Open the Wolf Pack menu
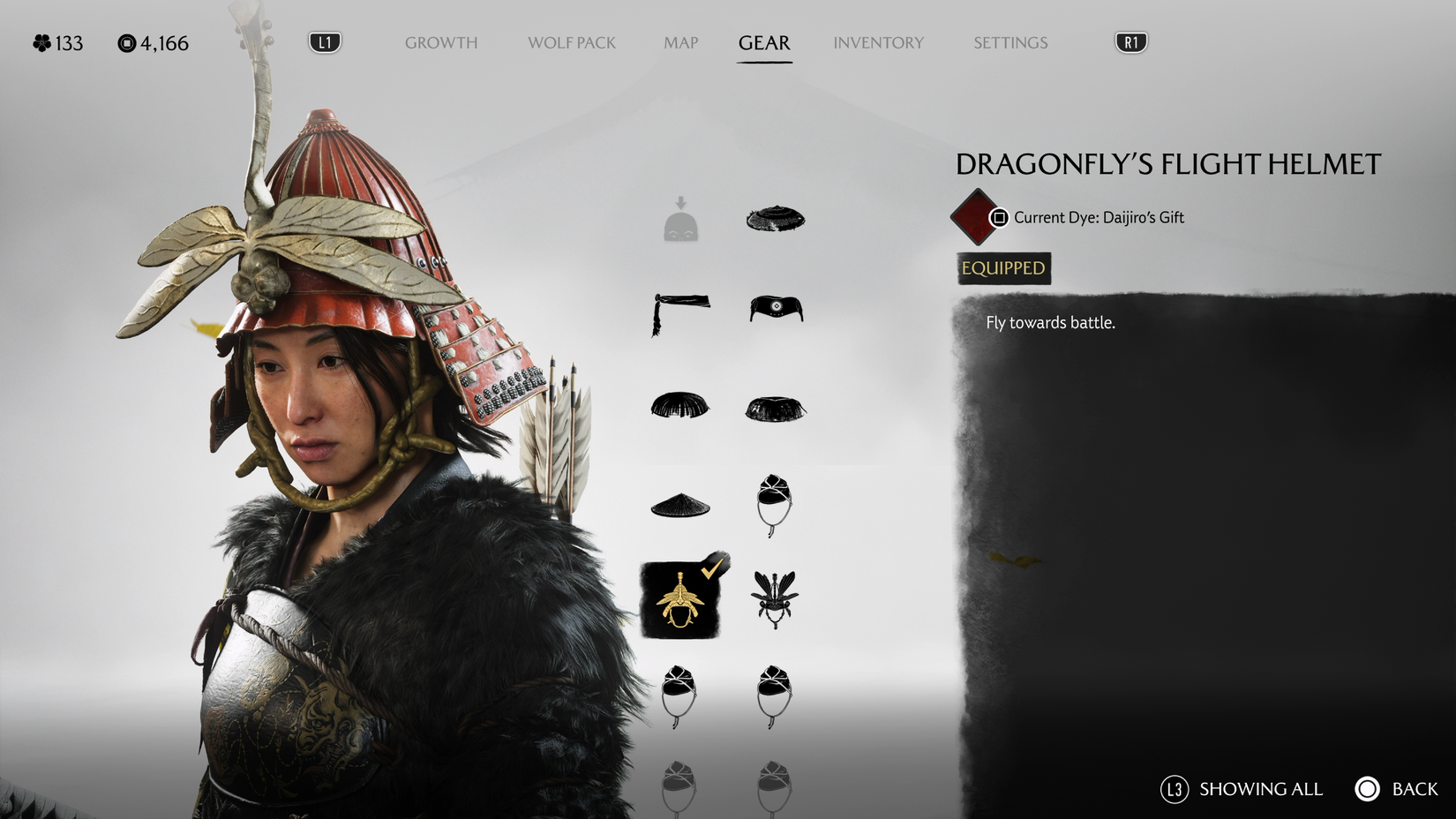 [x=571, y=42]
